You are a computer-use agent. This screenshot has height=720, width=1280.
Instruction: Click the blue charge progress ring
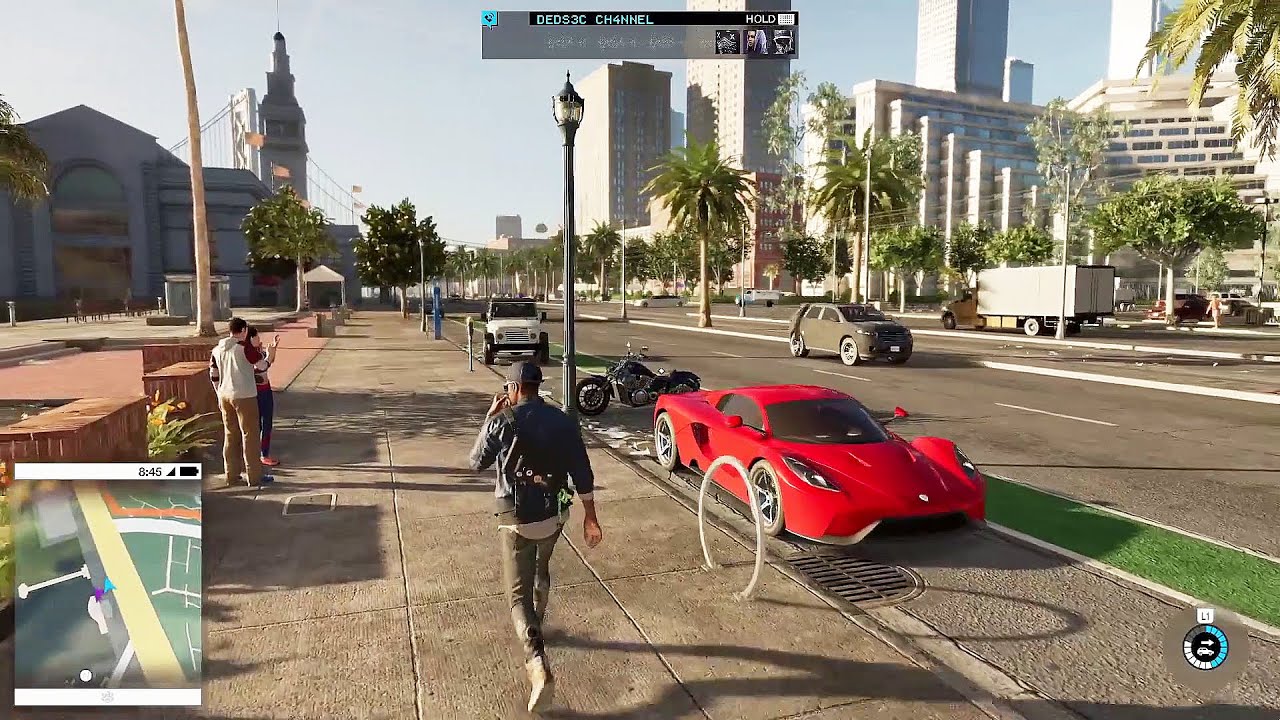[x=1222, y=644]
